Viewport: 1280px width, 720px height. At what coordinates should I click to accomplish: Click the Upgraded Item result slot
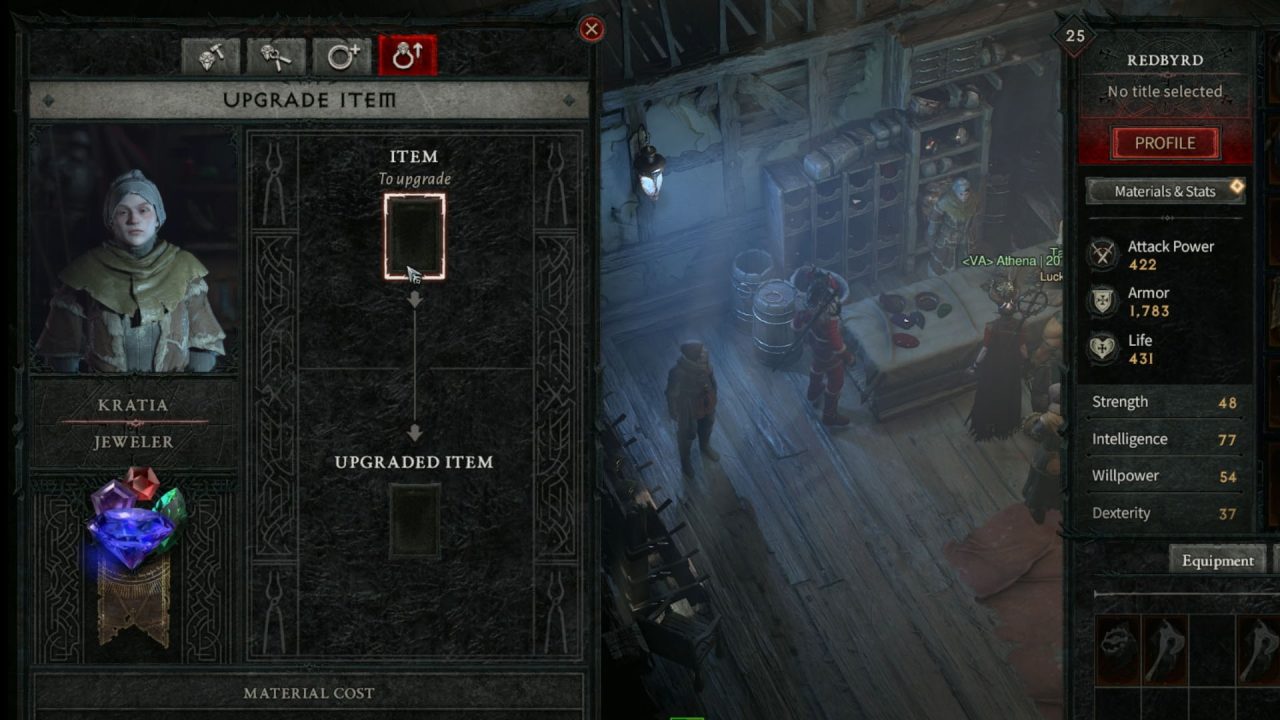pyautogui.click(x=415, y=521)
